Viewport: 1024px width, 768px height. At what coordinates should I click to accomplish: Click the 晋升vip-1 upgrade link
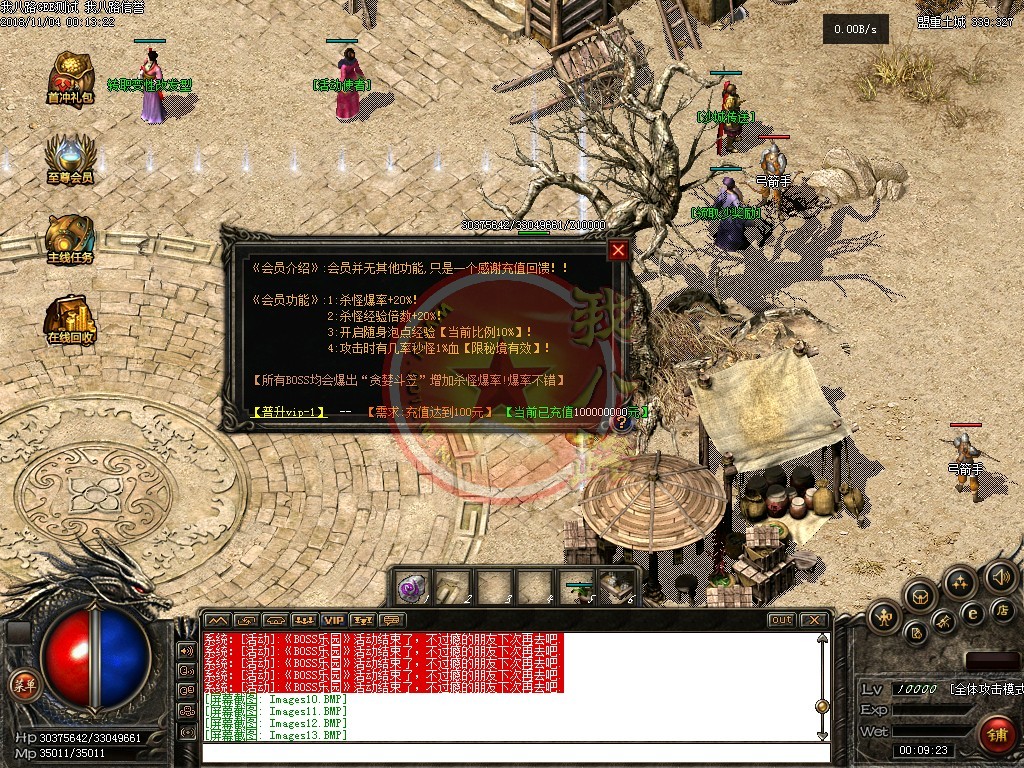[289, 412]
